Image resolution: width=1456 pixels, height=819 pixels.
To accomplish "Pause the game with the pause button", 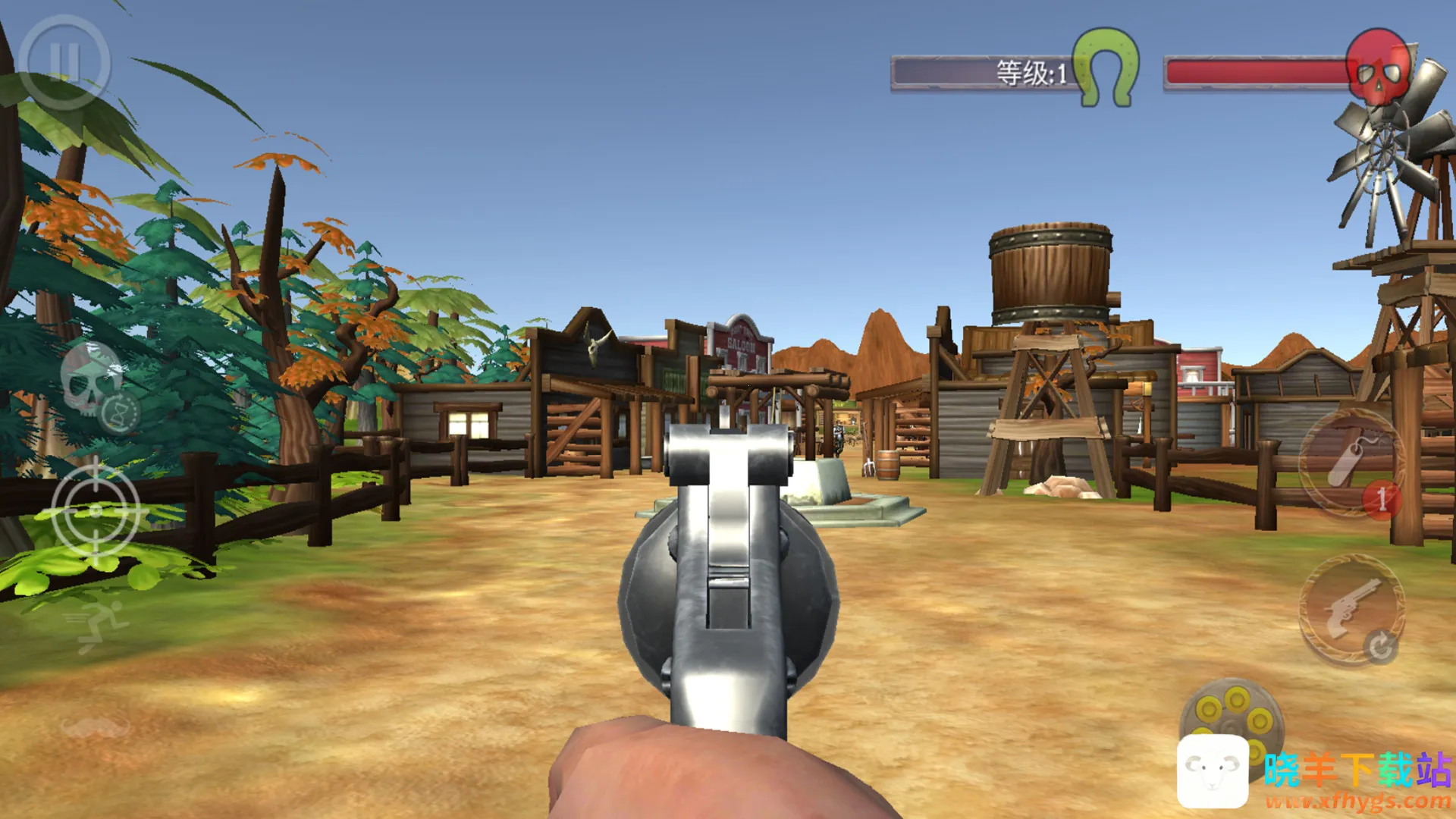I will tap(64, 62).
